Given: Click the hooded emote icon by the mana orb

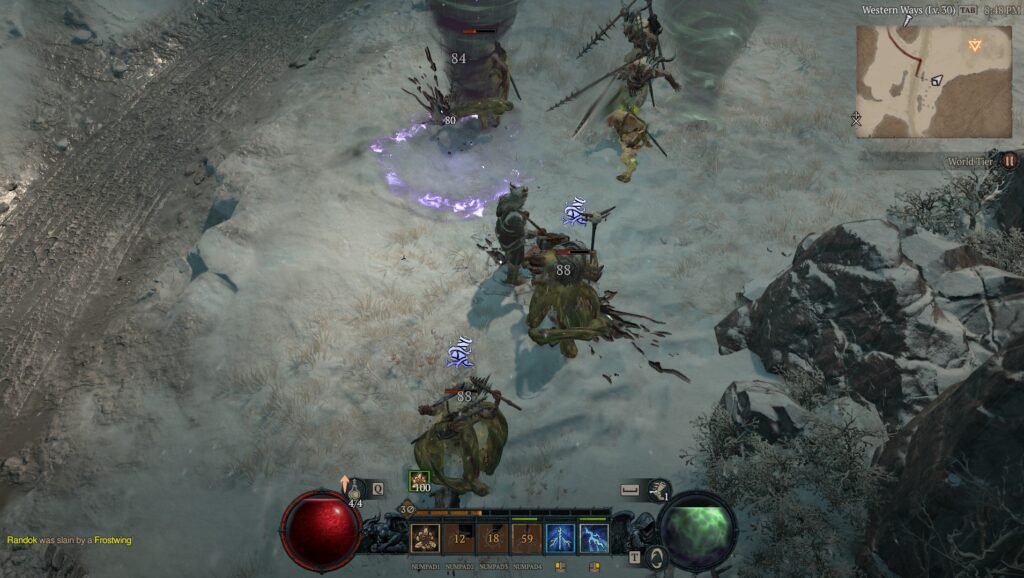Looking at the screenshot, I should click(x=656, y=558).
